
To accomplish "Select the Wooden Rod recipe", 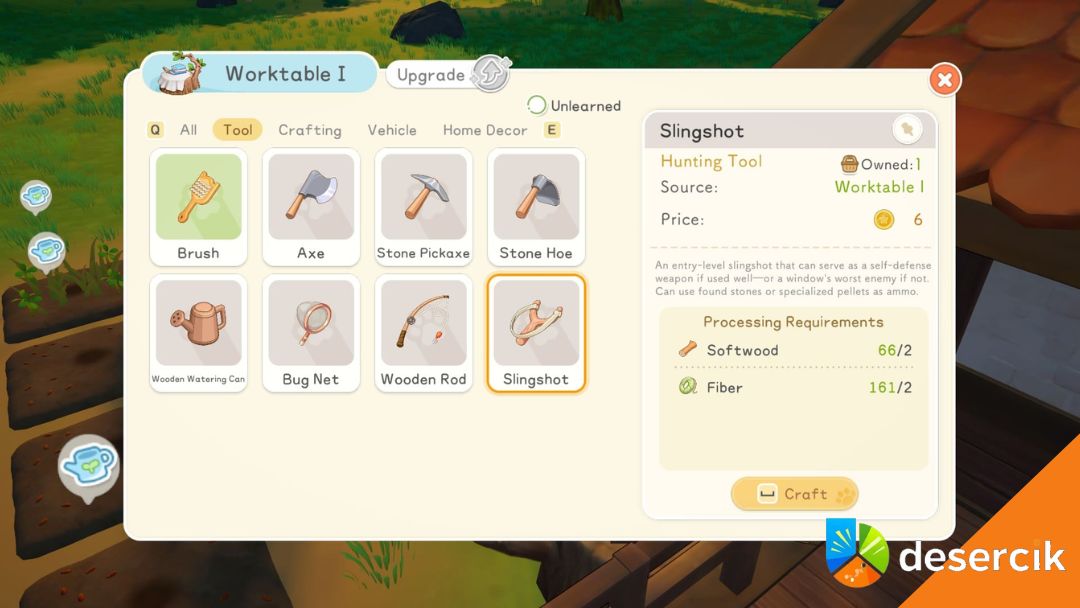I will tap(423, 333).
